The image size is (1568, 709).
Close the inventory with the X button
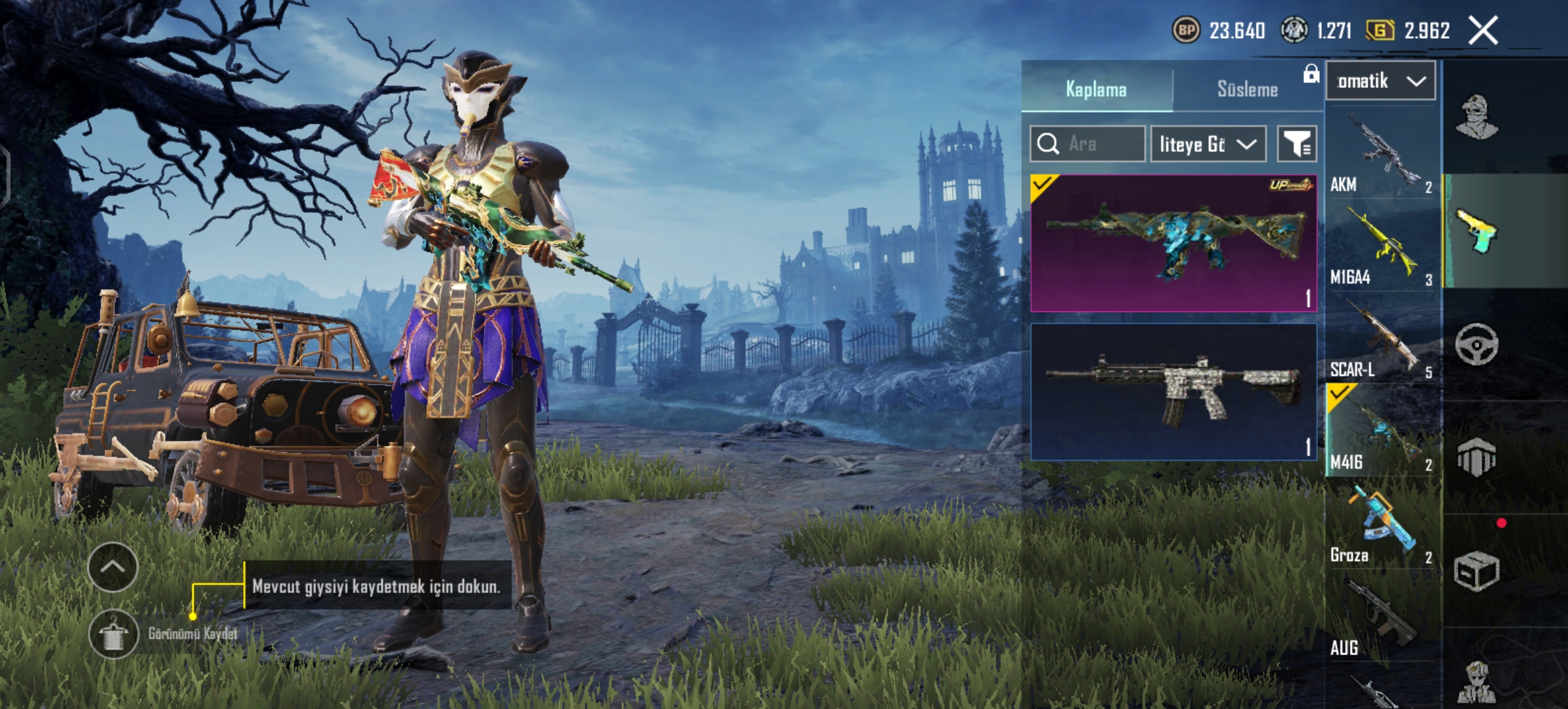tap(1483, 30)
